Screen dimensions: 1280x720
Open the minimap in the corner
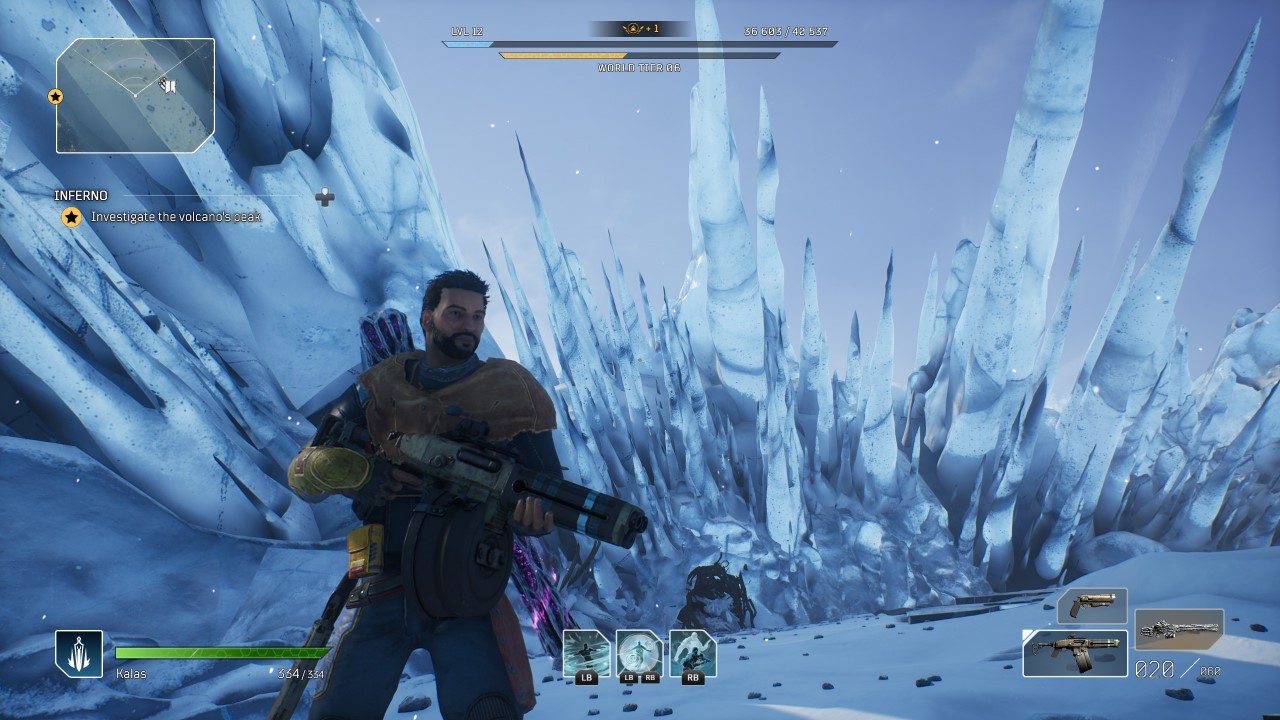135,95
